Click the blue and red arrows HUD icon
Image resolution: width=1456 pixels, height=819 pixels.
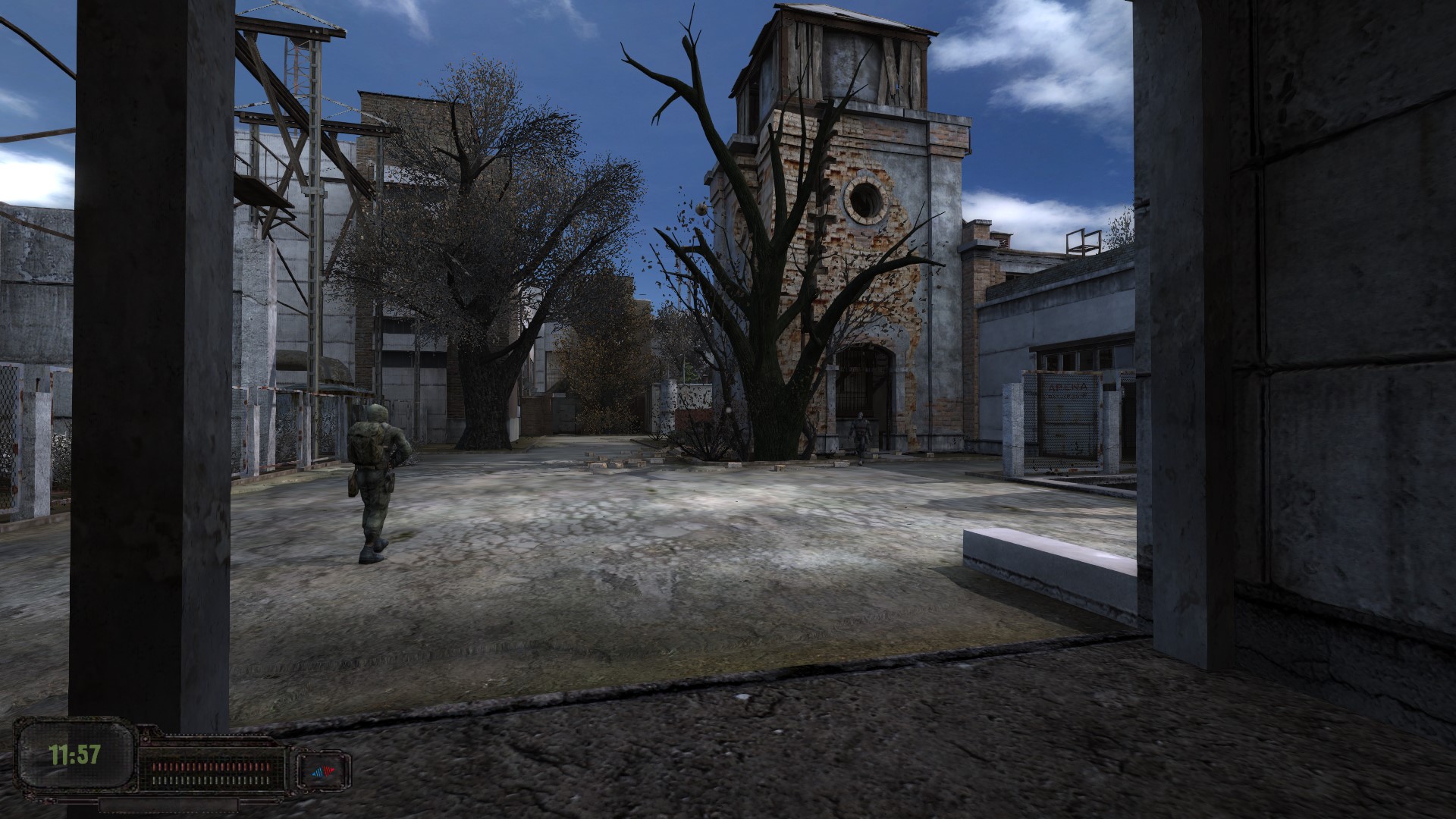[x=324, y=772]
